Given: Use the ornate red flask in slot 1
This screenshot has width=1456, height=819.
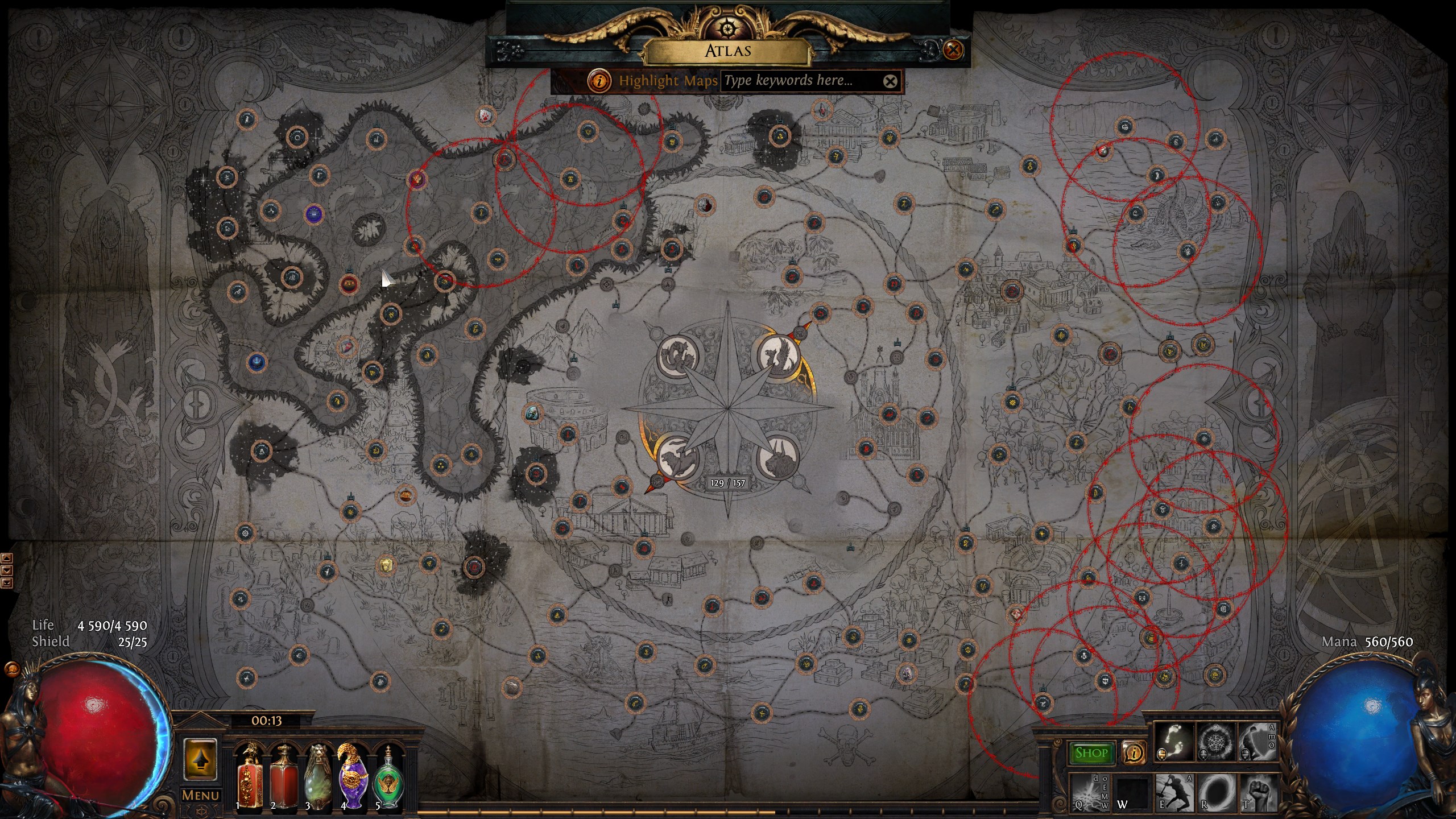Looking at the screenshot, I should (x=249, y=777).
